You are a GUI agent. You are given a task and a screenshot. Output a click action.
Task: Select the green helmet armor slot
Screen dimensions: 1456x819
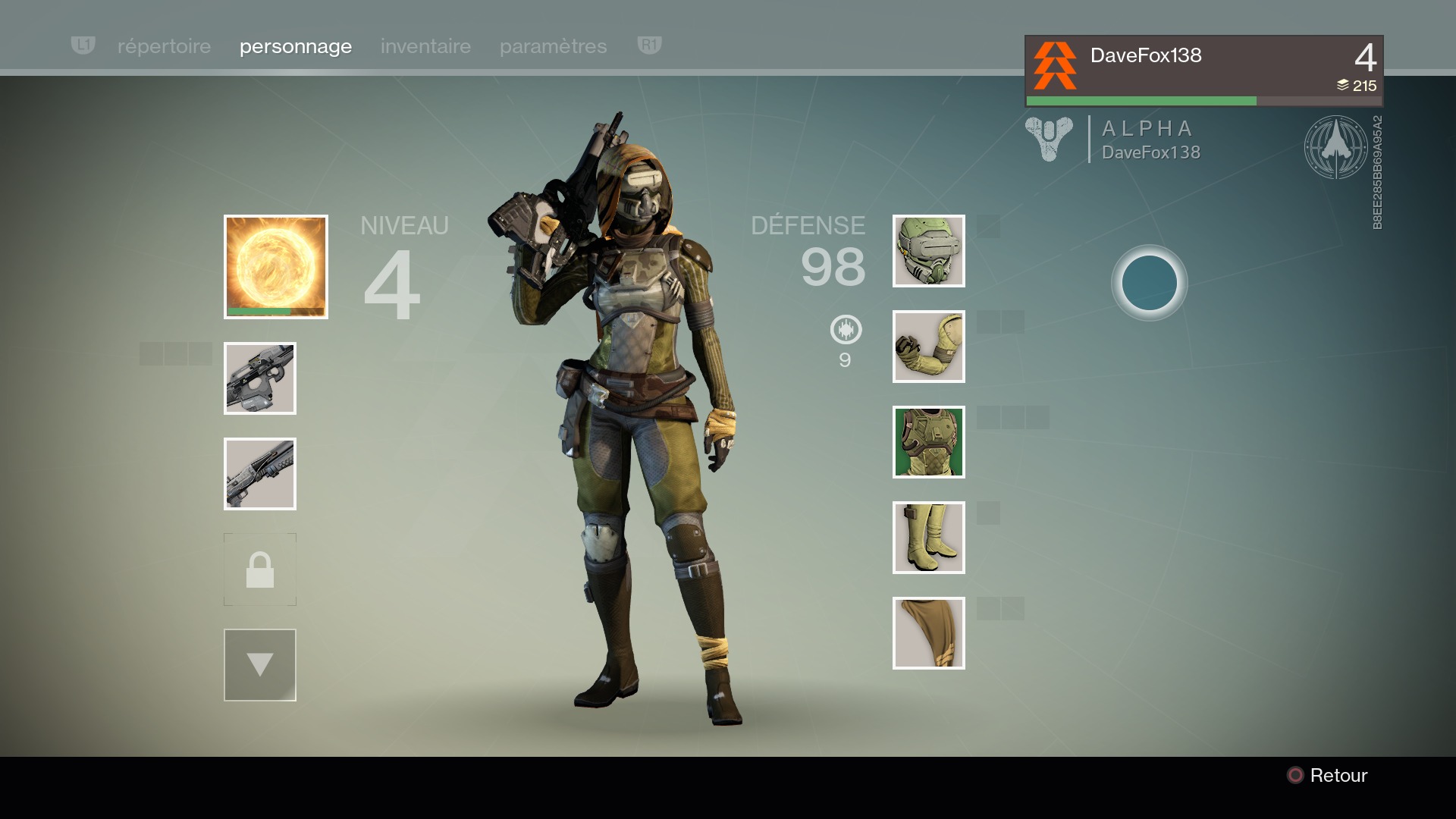coord(929,251)
